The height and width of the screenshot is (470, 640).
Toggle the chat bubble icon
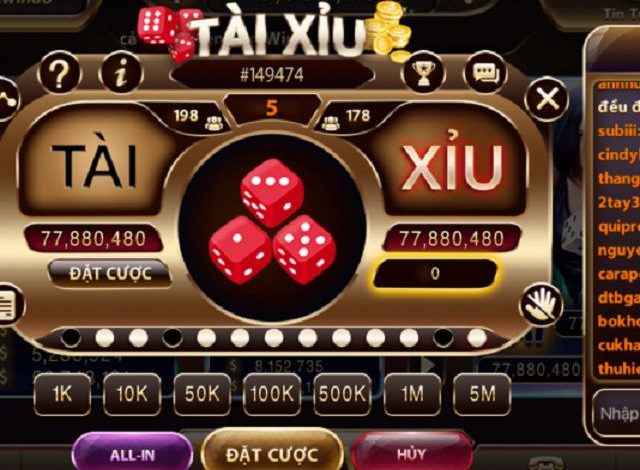click(486, 72)
